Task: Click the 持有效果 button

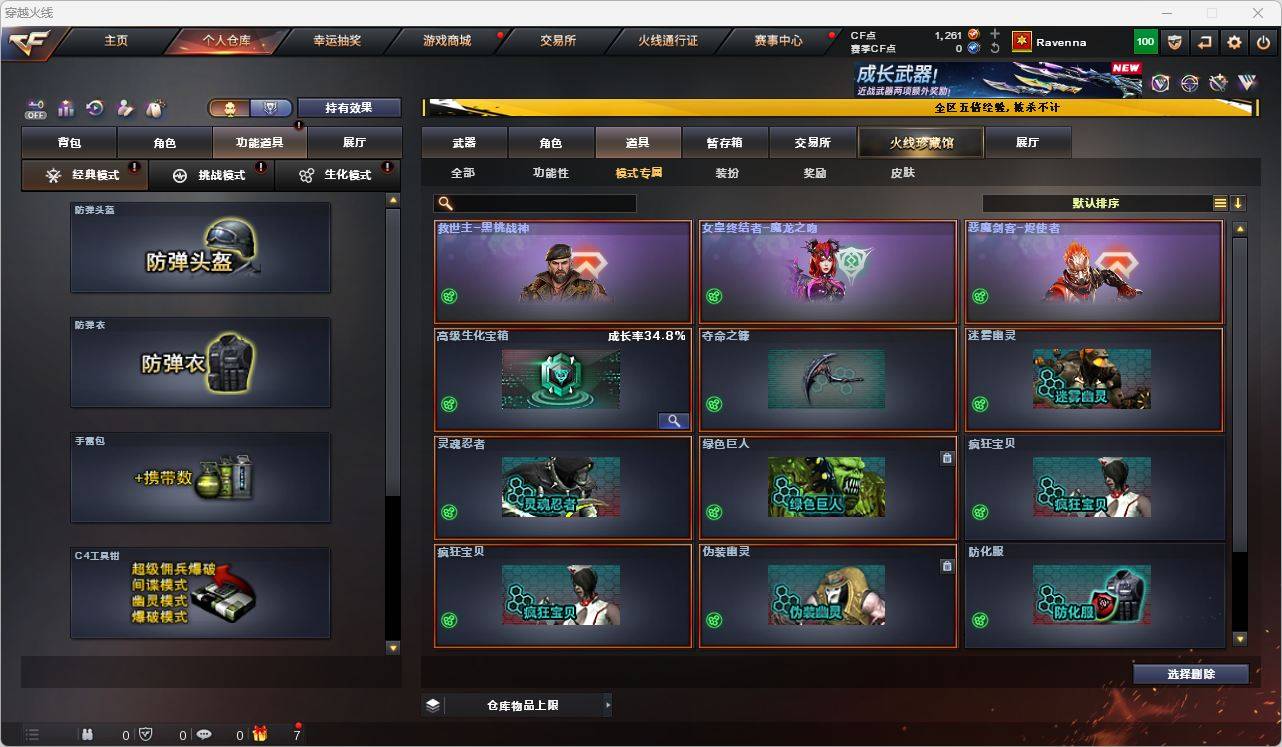Action: pyautogui.click(x=348, y=107)
